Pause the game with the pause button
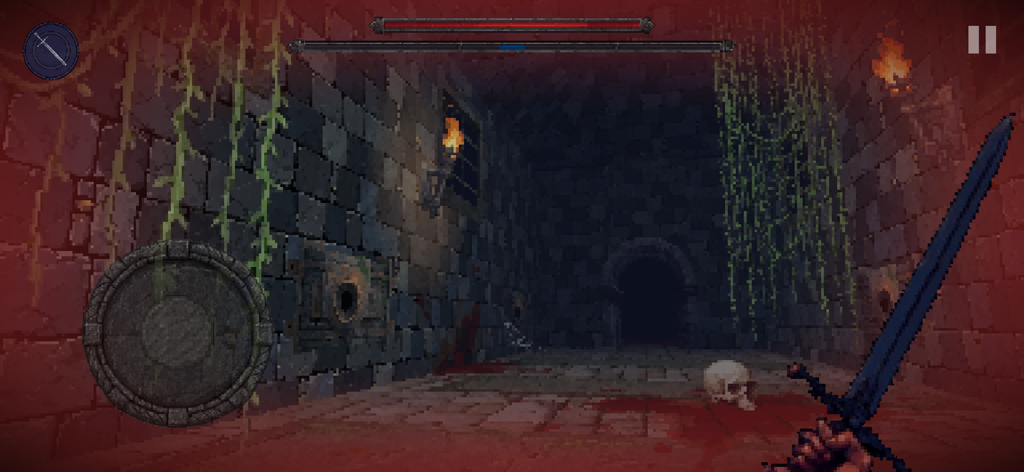 (981, 40)
